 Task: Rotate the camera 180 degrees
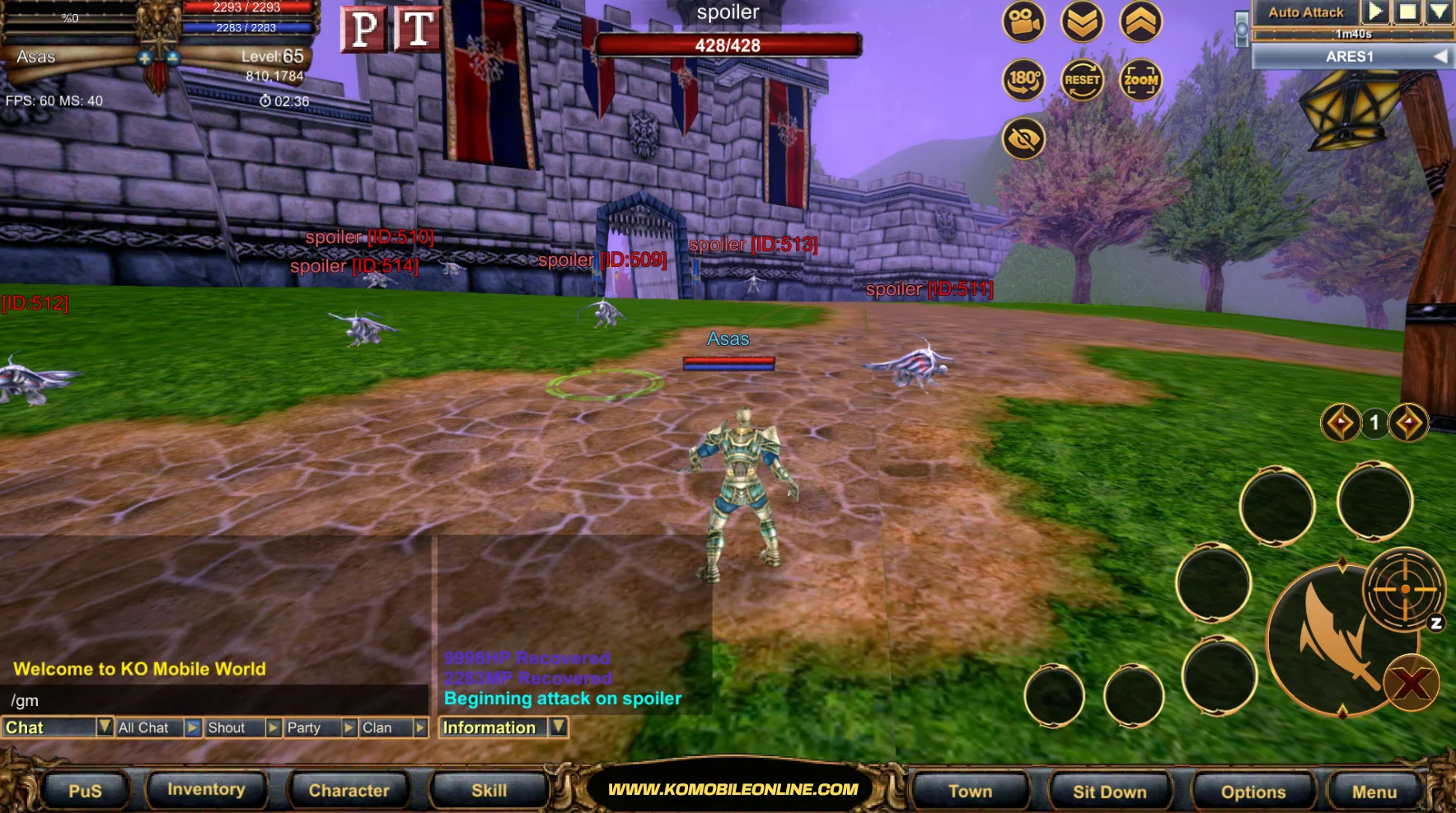(1023, 80)
